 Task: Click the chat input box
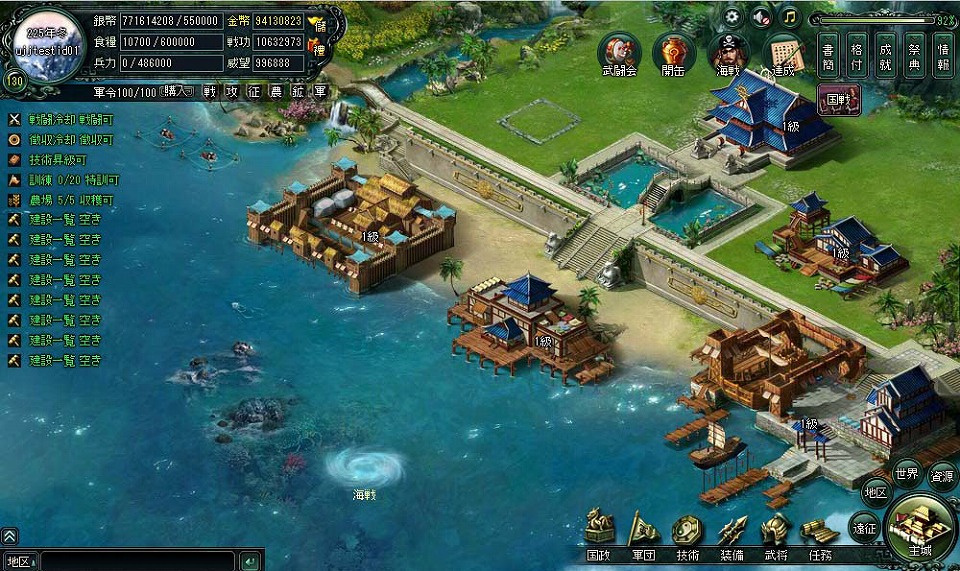138,561
